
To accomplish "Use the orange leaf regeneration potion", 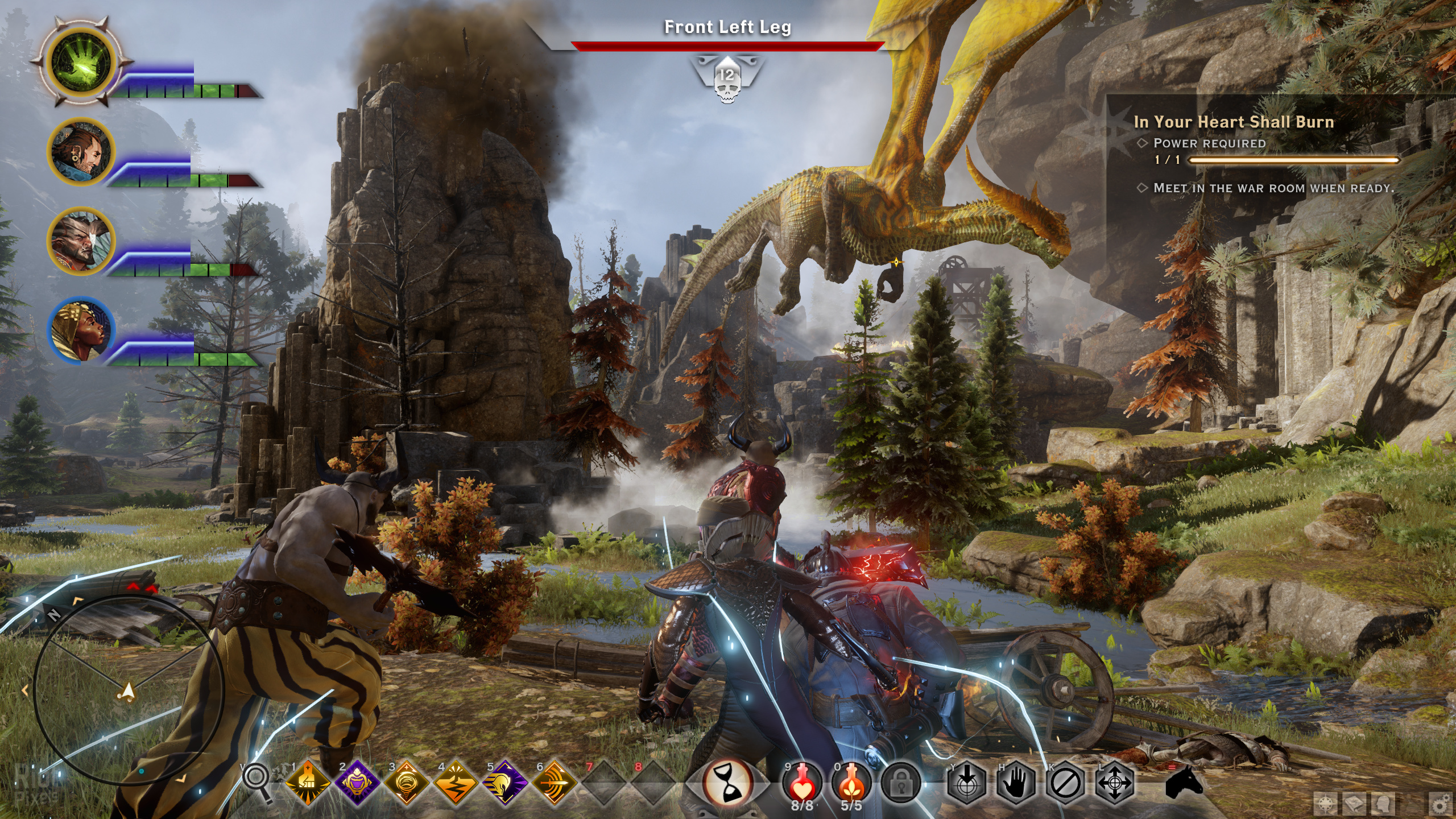I will click(x=851, y=783).
